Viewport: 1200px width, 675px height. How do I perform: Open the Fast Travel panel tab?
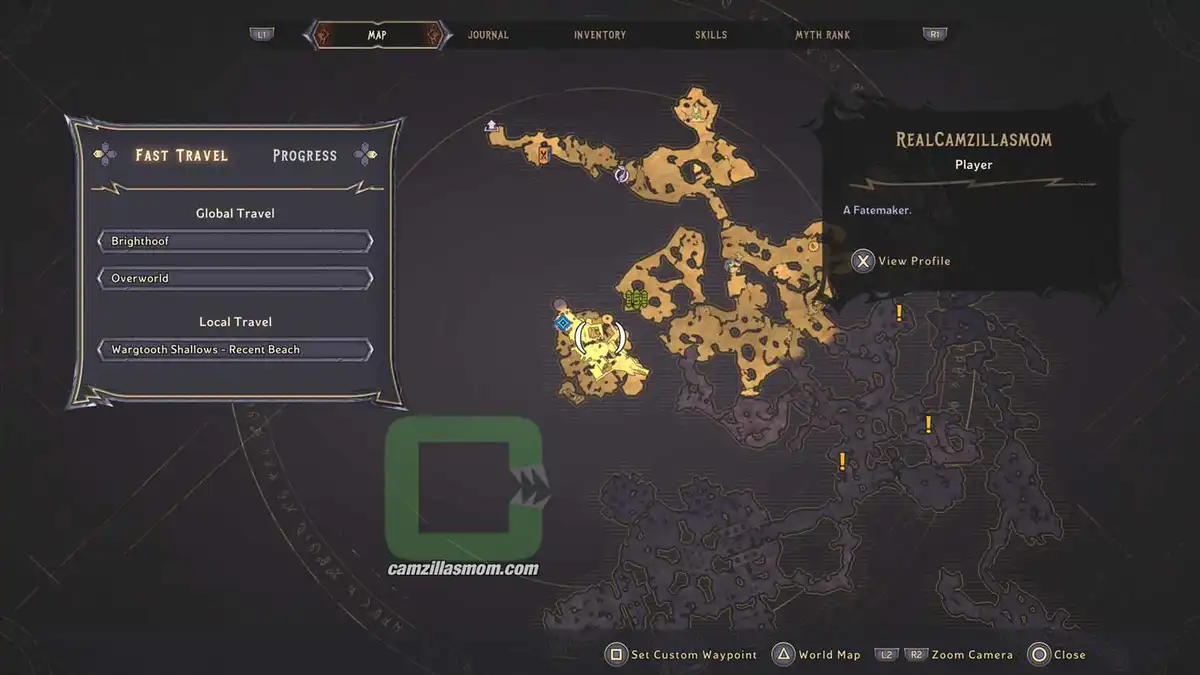click(181, 155)
